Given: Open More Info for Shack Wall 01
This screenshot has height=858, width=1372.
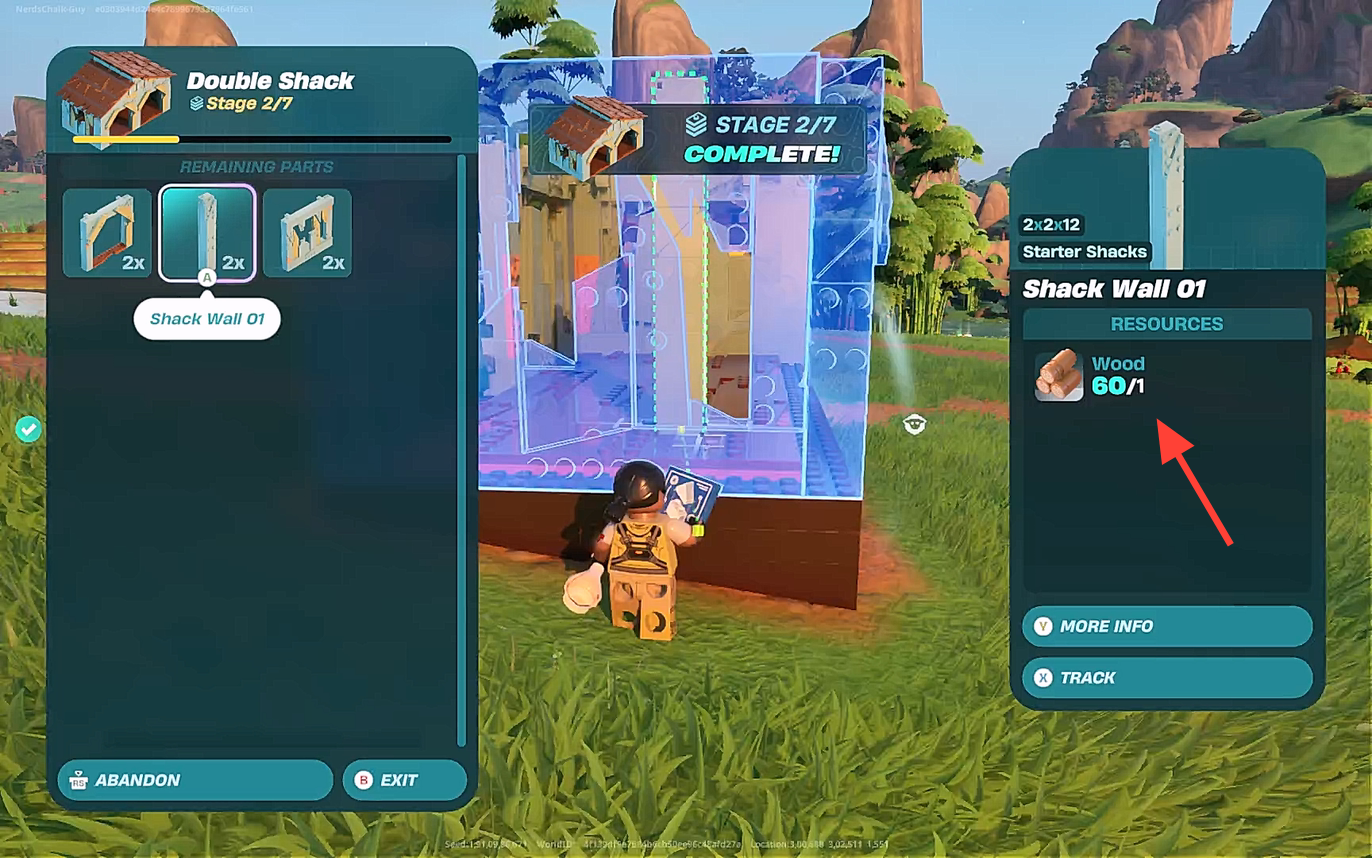Looking at the screenshot, I should coord(1166,626).
